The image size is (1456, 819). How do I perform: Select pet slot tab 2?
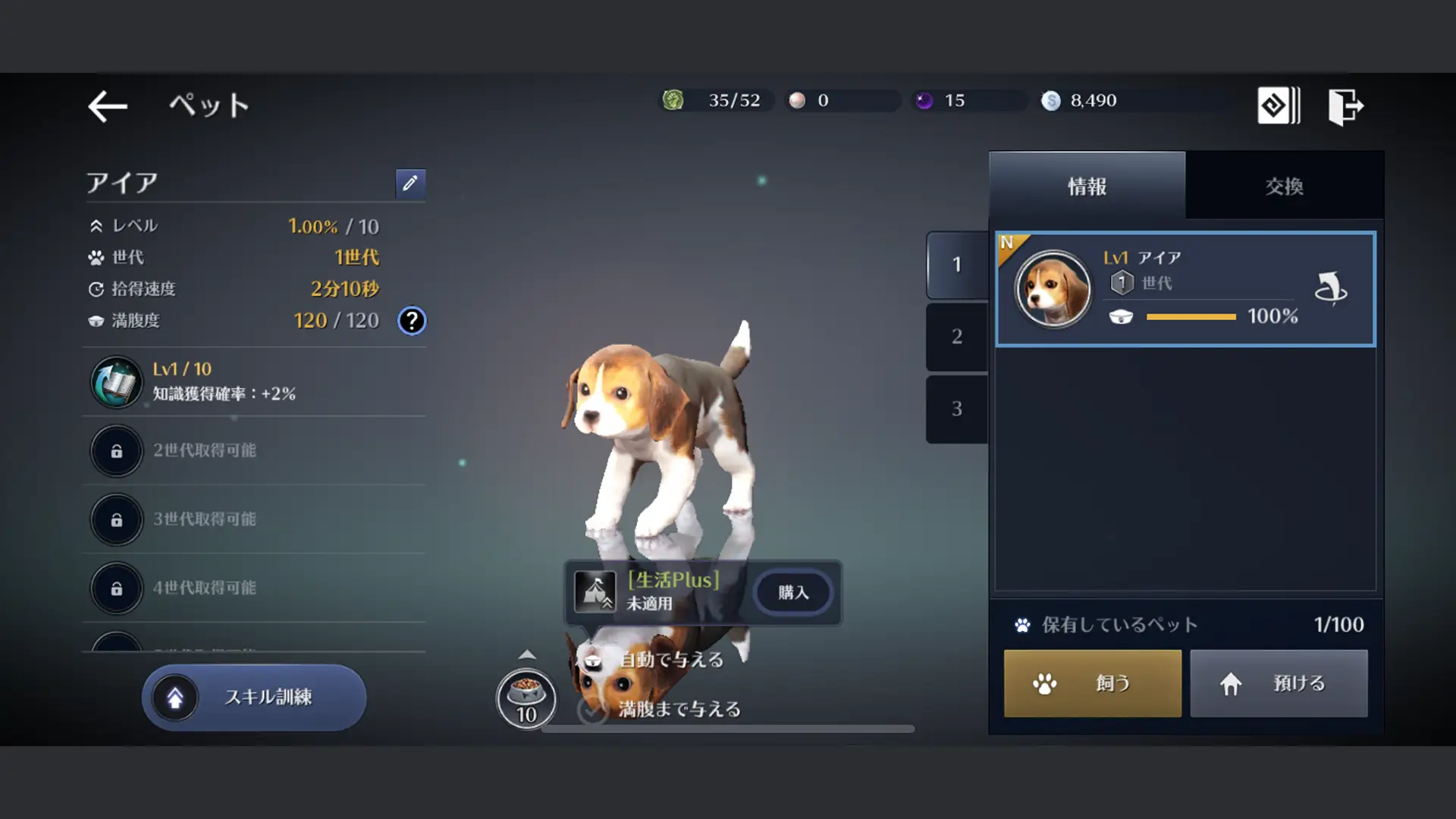pos(956,336)
